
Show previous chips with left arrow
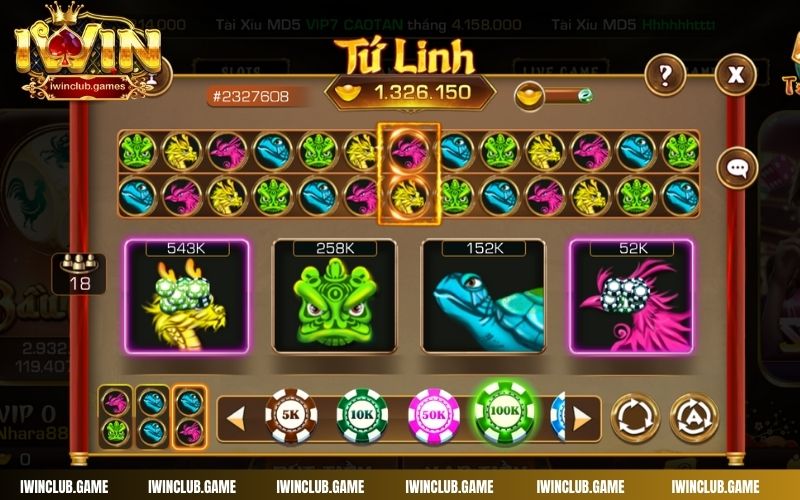(236, 416)
